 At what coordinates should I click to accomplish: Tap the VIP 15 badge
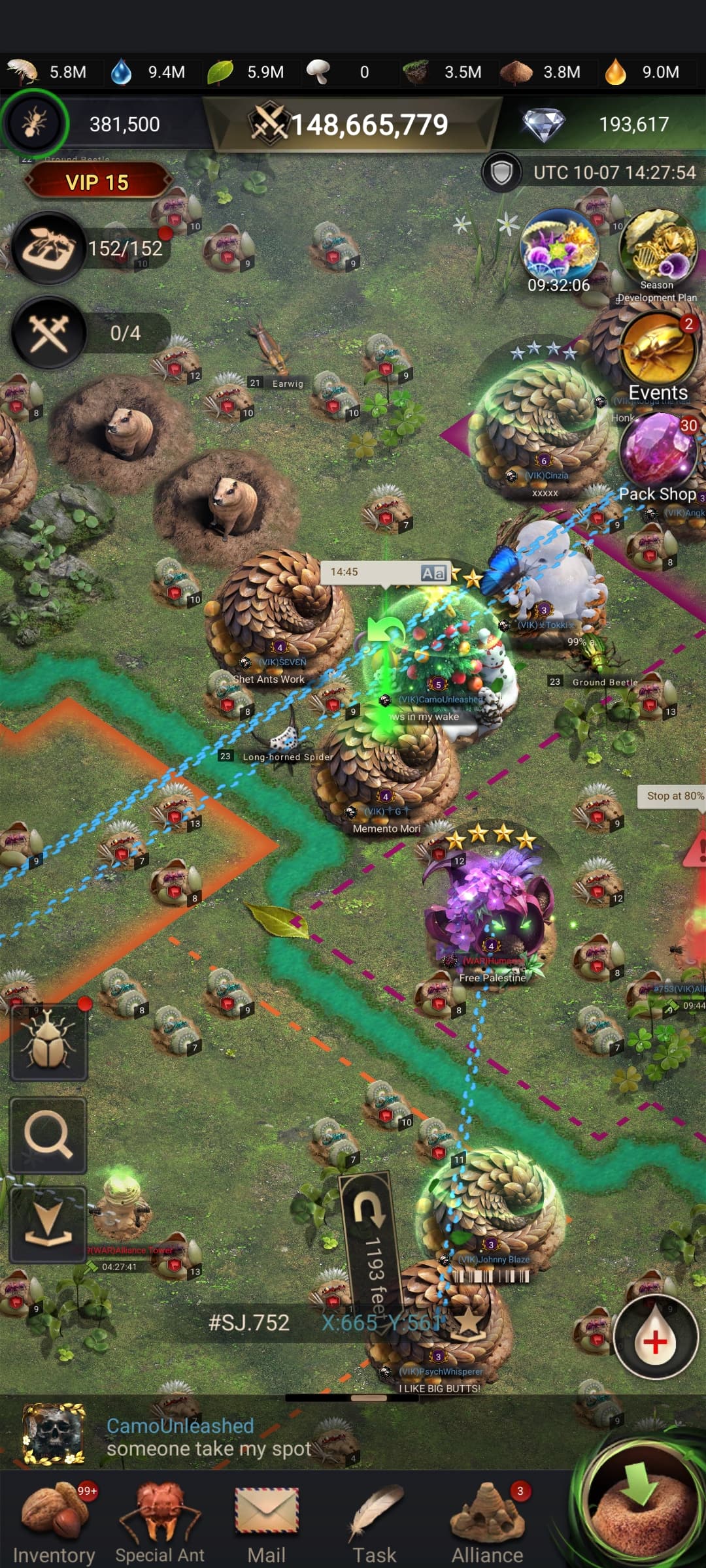pos(97,182)
